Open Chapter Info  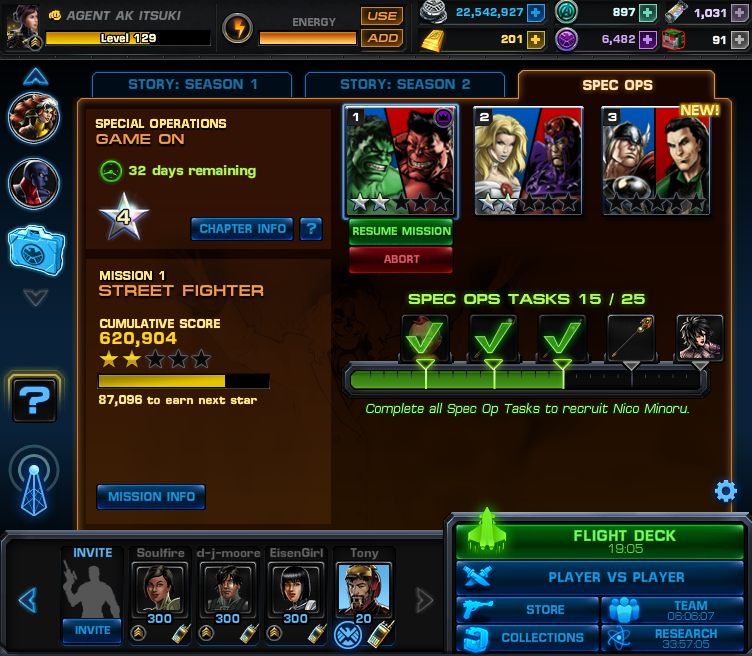pos(242,228)
